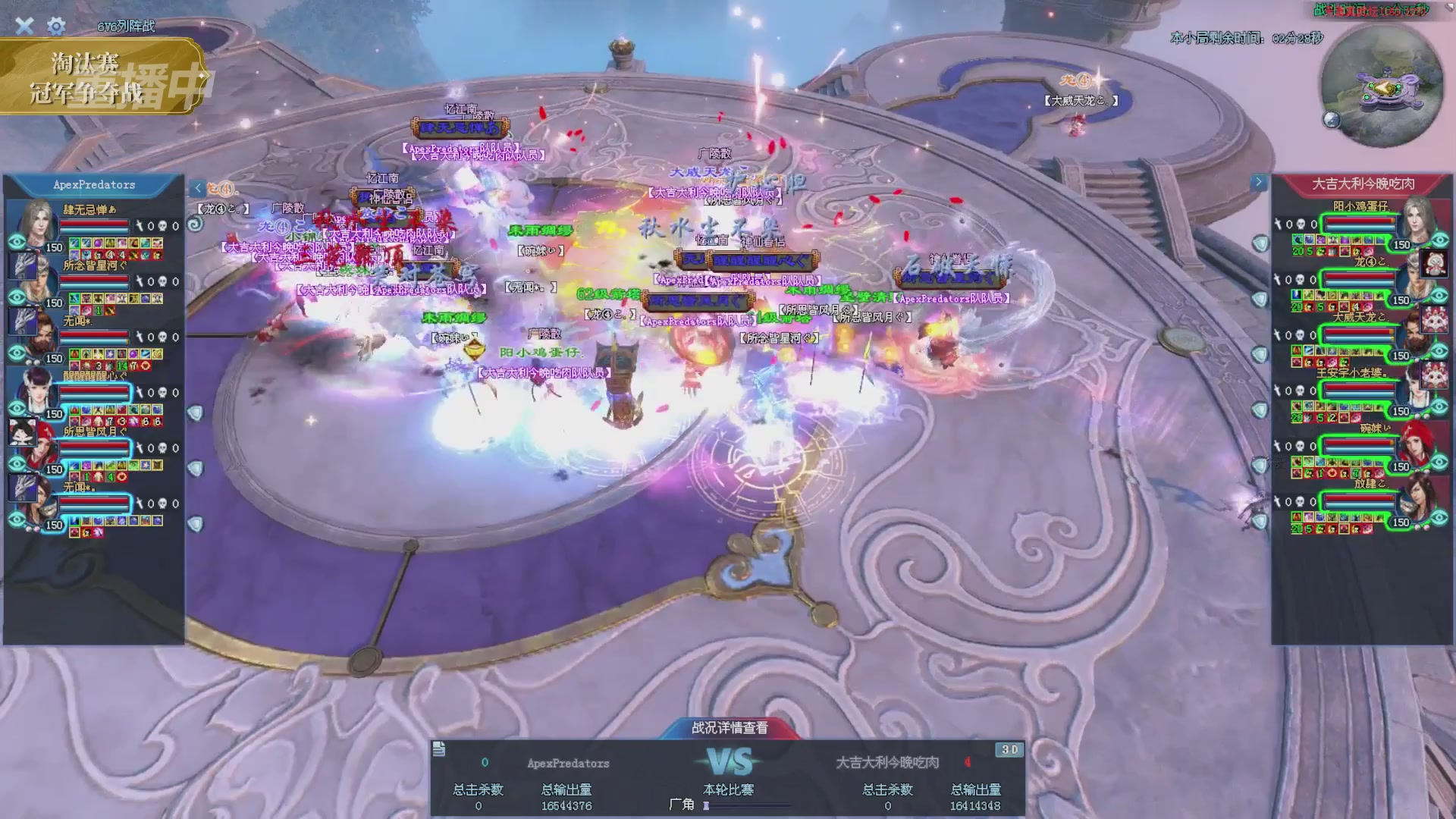The height and width of the screenshot is (819, 1456).
Task: Spectate player 碗妹 via eye icon
Action: (1439, 463)
